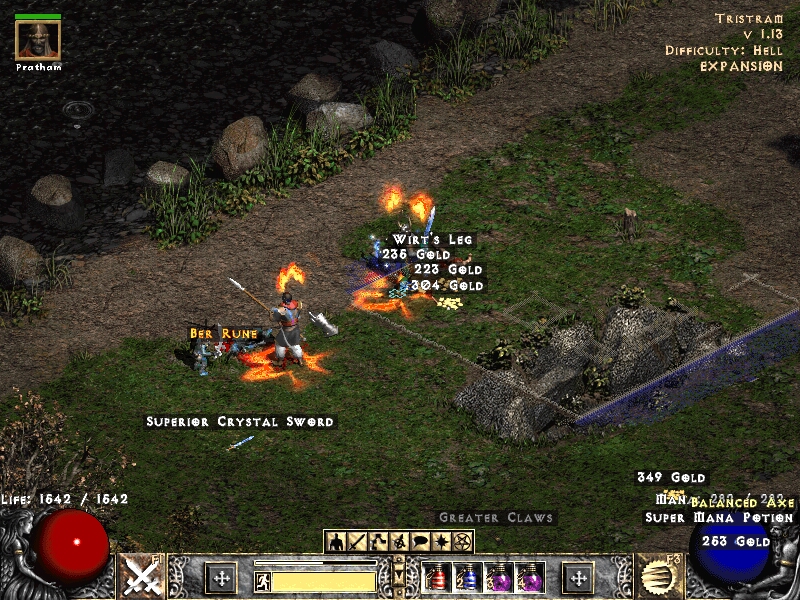Pick up the Ber Rune label
Viewport: 800px width, 600px height.
pyautogui.click(x=225, y=333)
